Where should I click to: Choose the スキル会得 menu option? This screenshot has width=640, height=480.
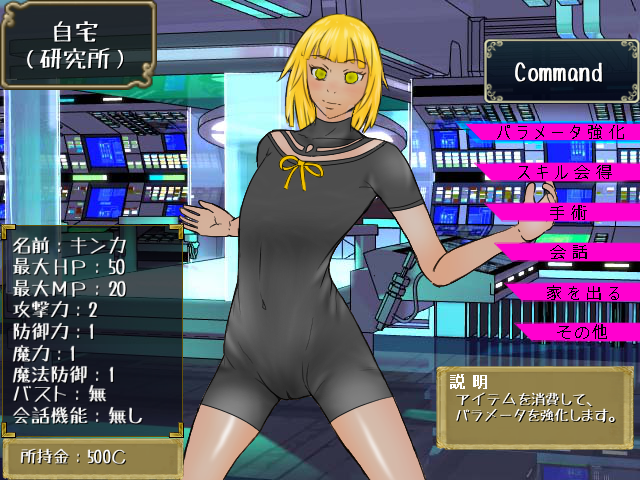(564, 172)
